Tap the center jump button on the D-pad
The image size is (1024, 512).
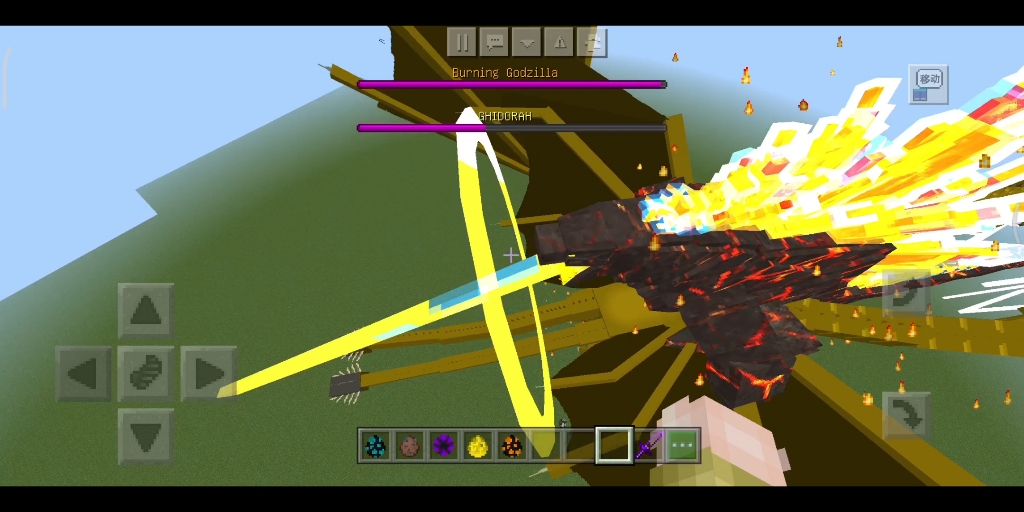coord(146,374)
